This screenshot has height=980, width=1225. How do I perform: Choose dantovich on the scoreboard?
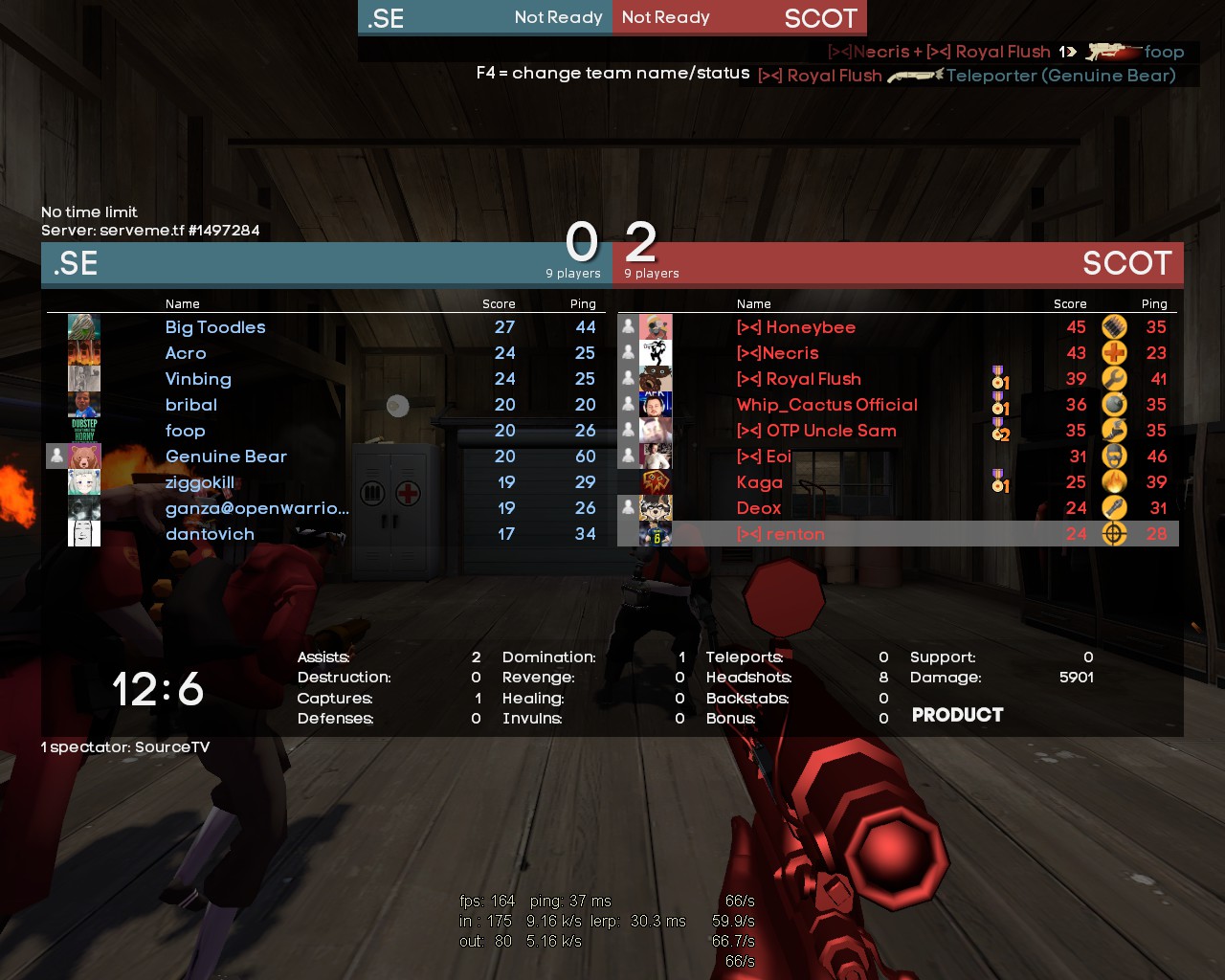[x=210, y=534]
